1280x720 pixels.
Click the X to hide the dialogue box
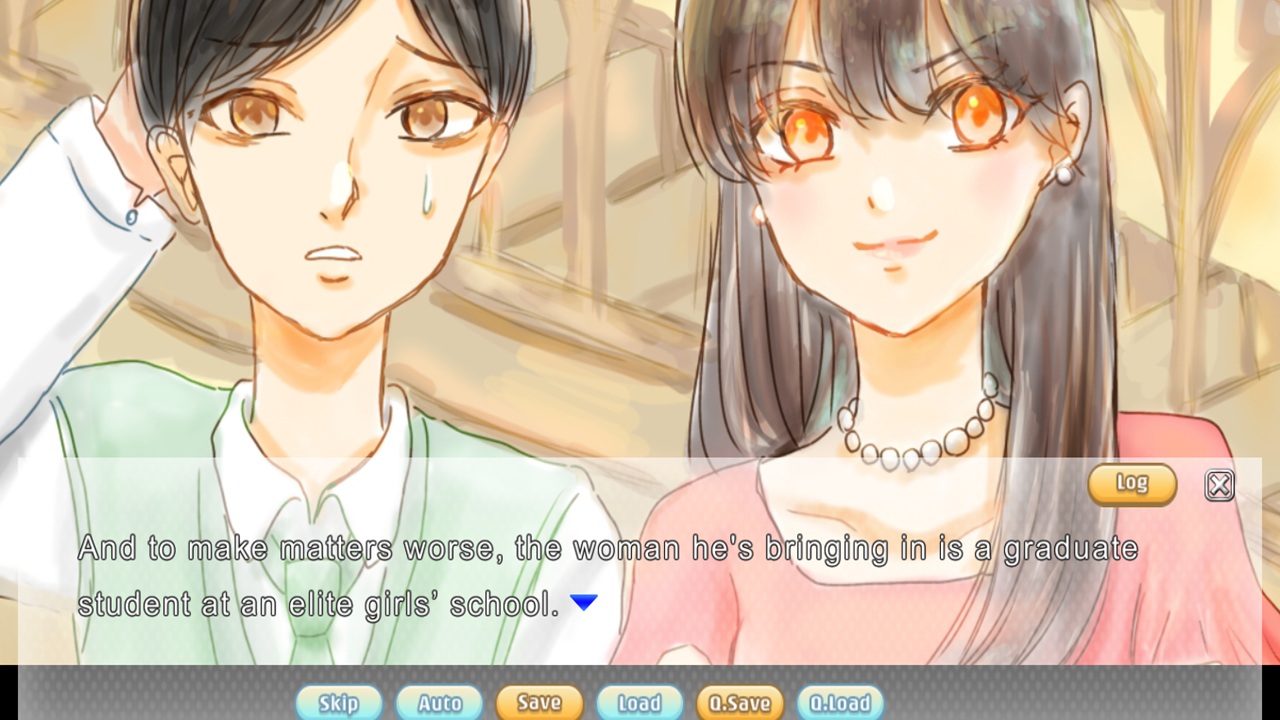(1219, 484)
